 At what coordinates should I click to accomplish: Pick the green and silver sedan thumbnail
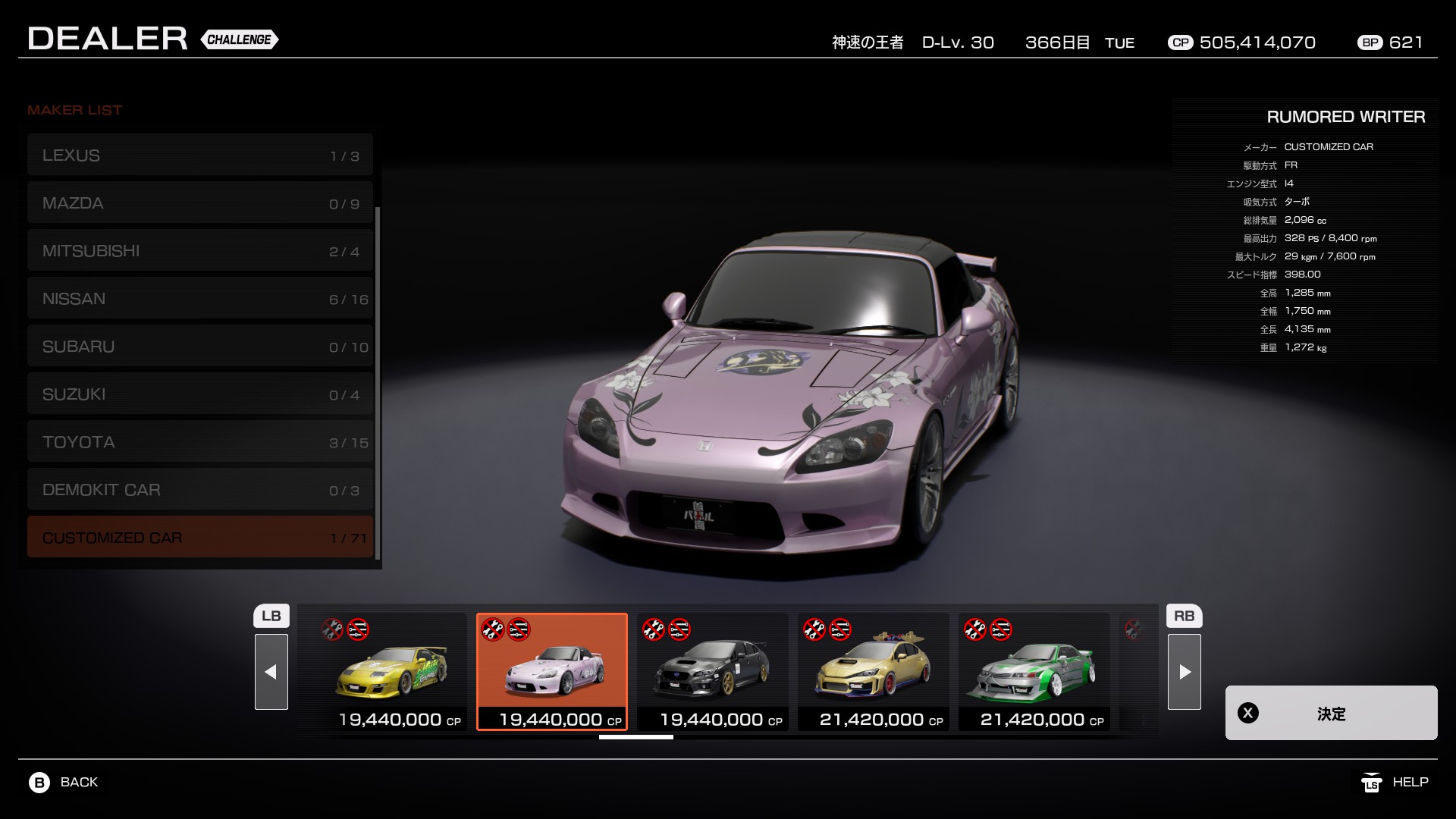(x=1034, y=672)
